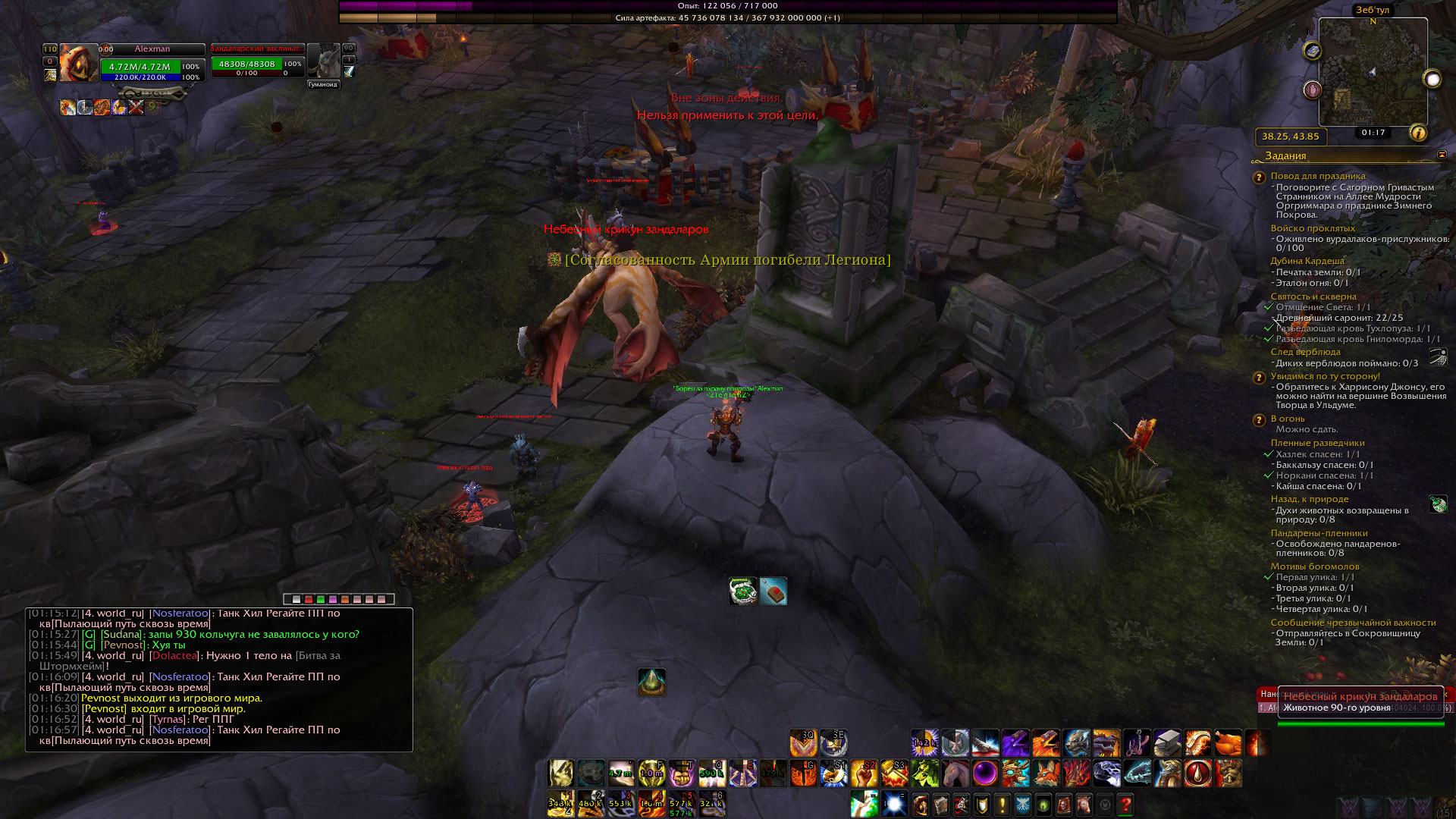Viewport: 1456px width, 819px height.
Task: Click the anvil action bar icon
Action: click(1167, 743)
